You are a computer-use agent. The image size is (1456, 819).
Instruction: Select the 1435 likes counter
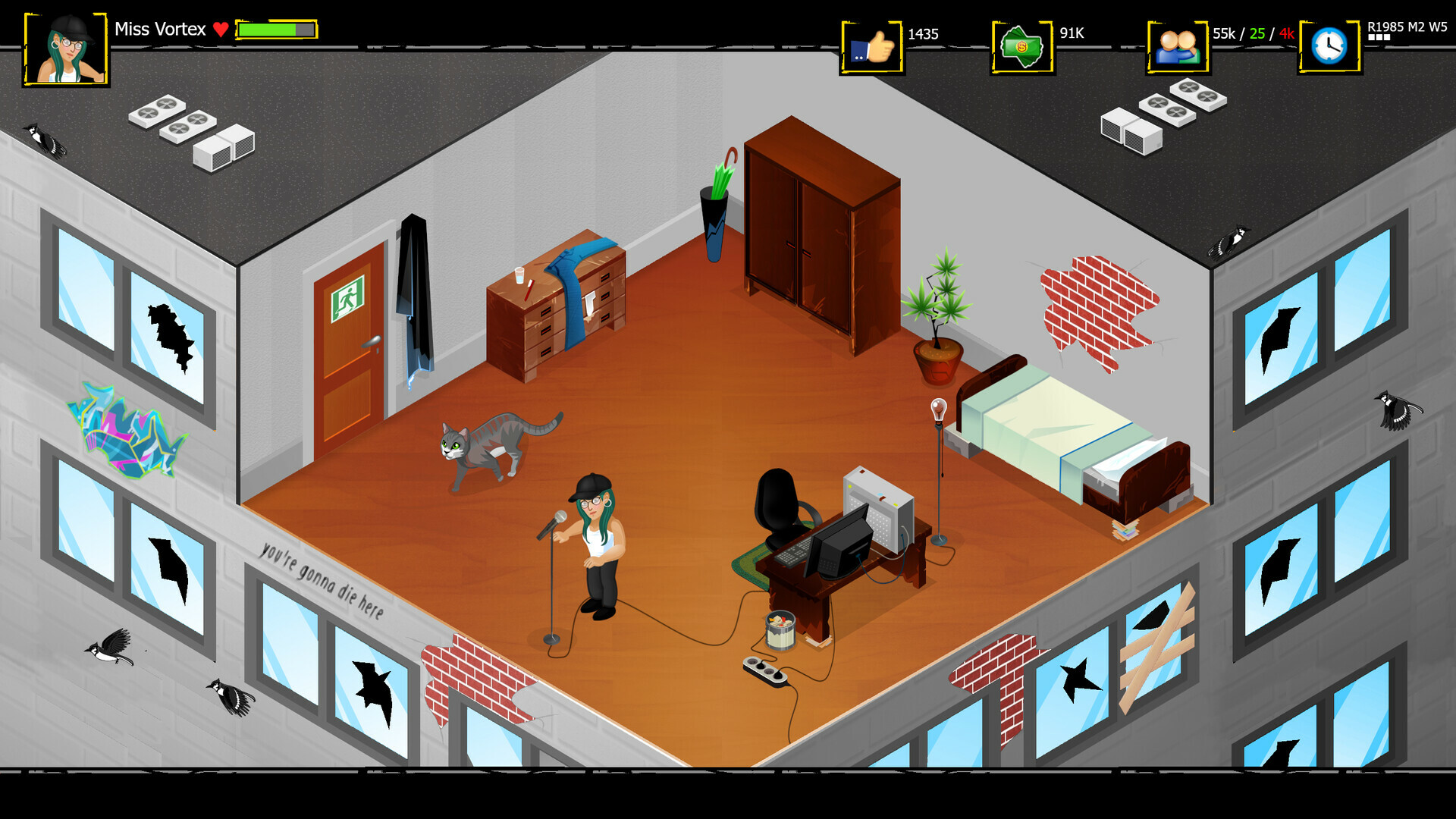point(922,34)
